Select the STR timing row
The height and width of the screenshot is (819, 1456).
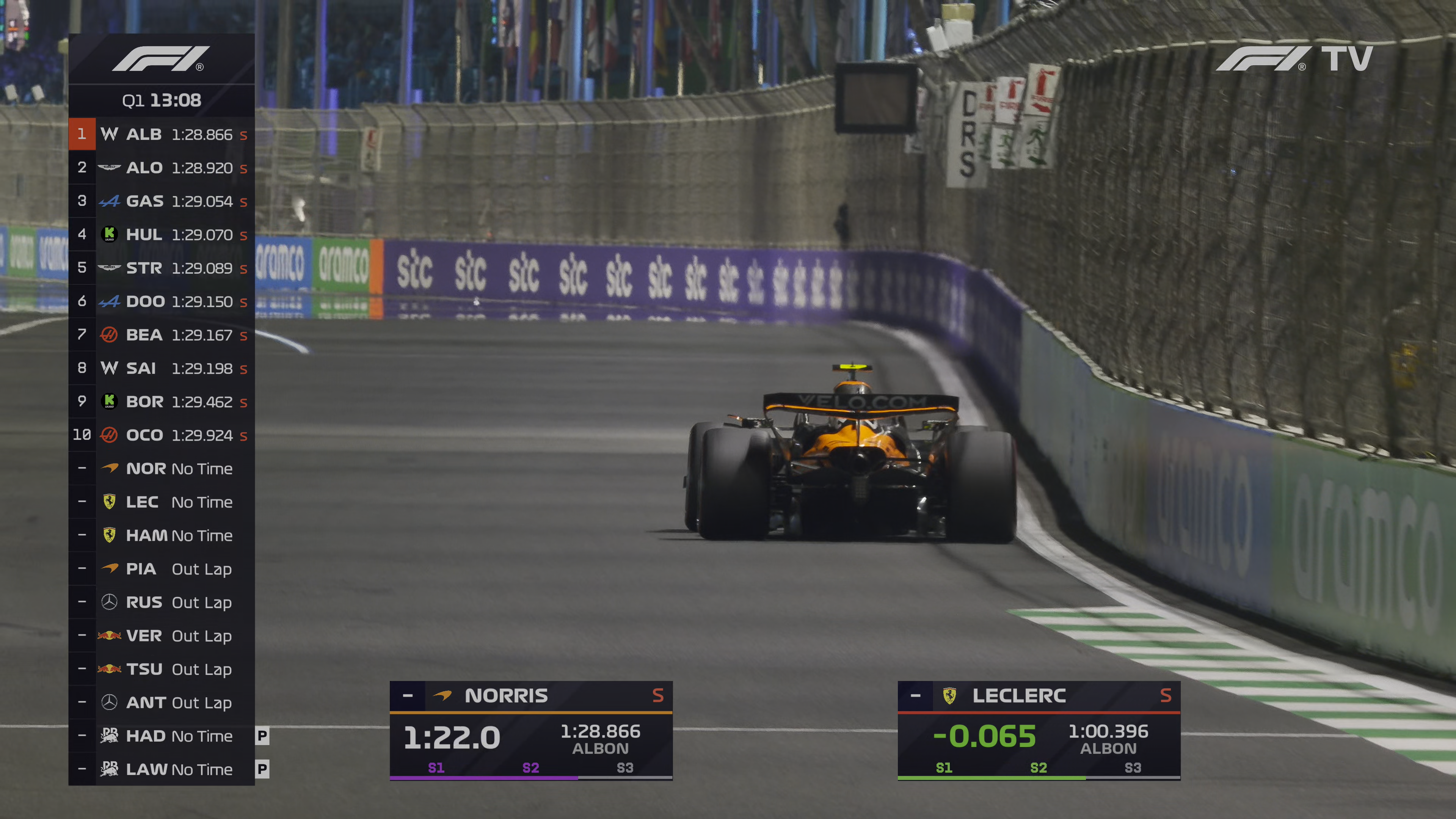click(162, 268)
